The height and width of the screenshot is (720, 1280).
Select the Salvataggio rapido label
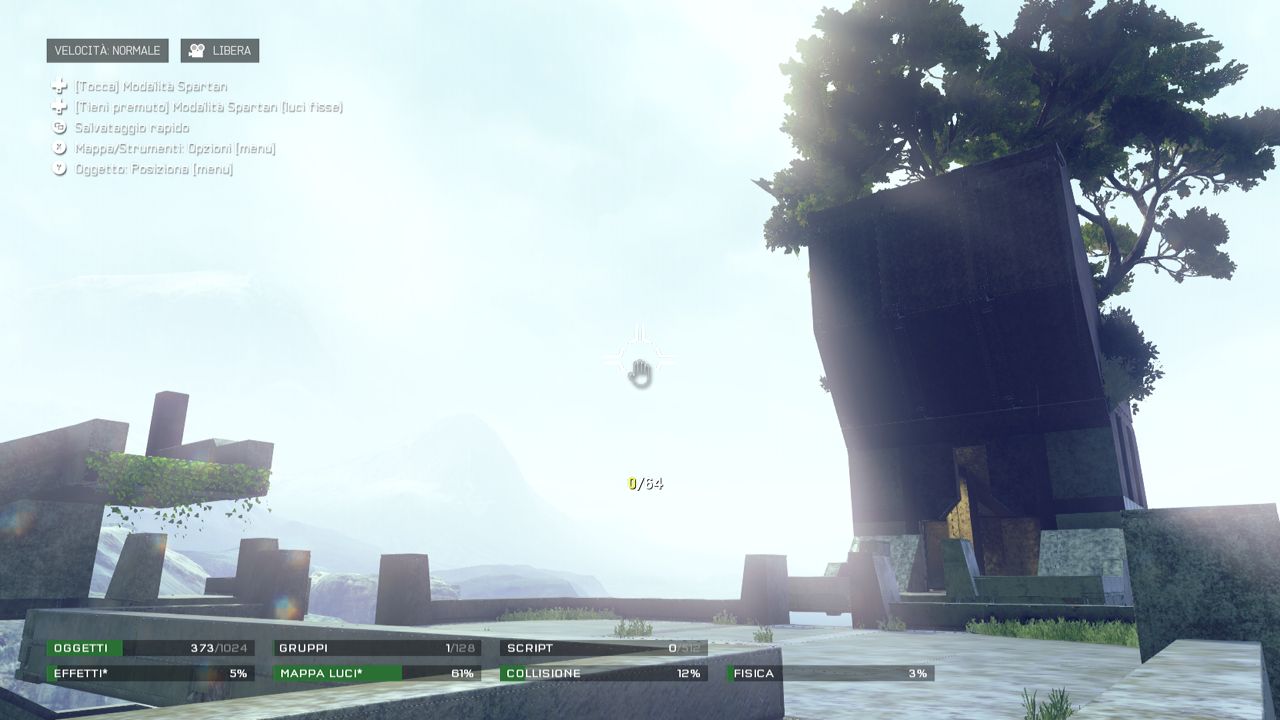[131, 128]
